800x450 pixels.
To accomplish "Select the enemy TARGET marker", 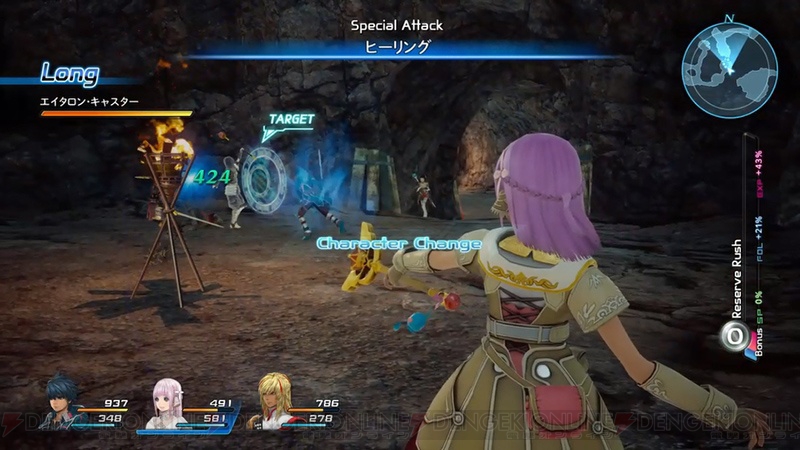I will 290,120.
